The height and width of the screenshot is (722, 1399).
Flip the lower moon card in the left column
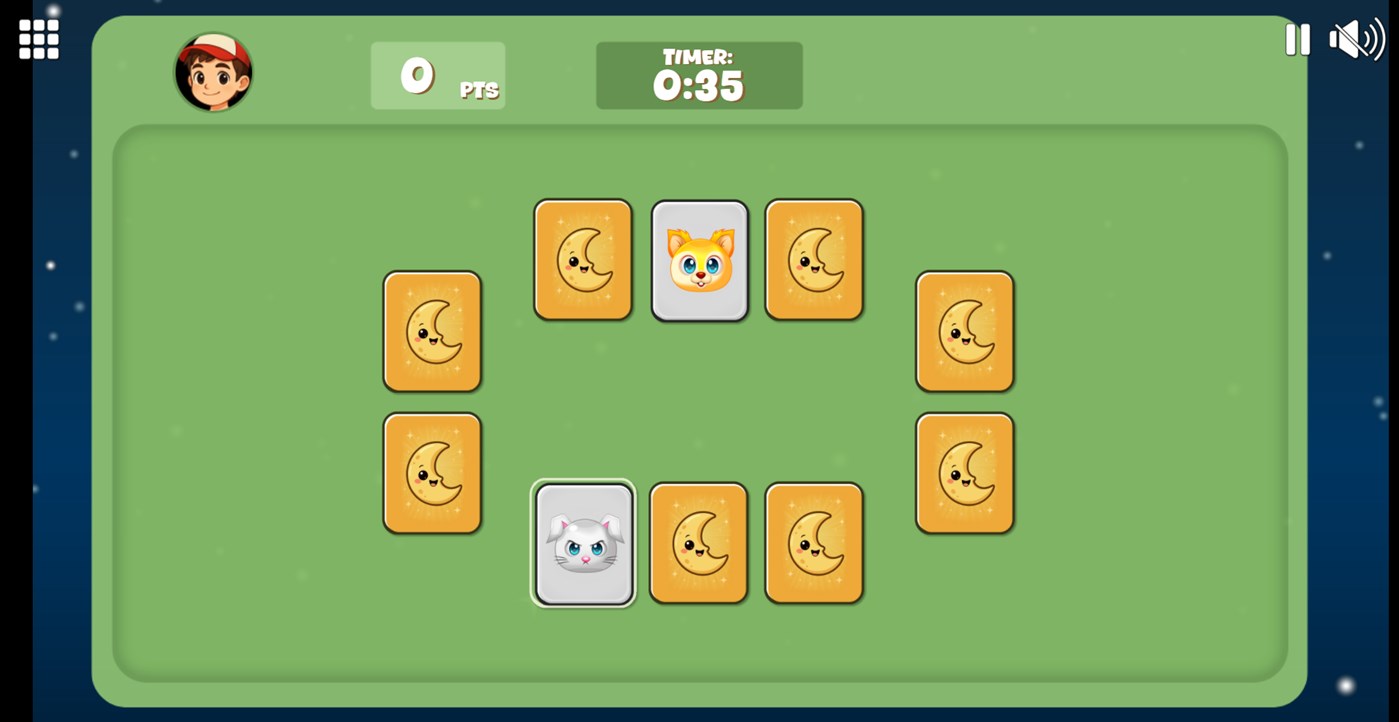click(432, 470)
